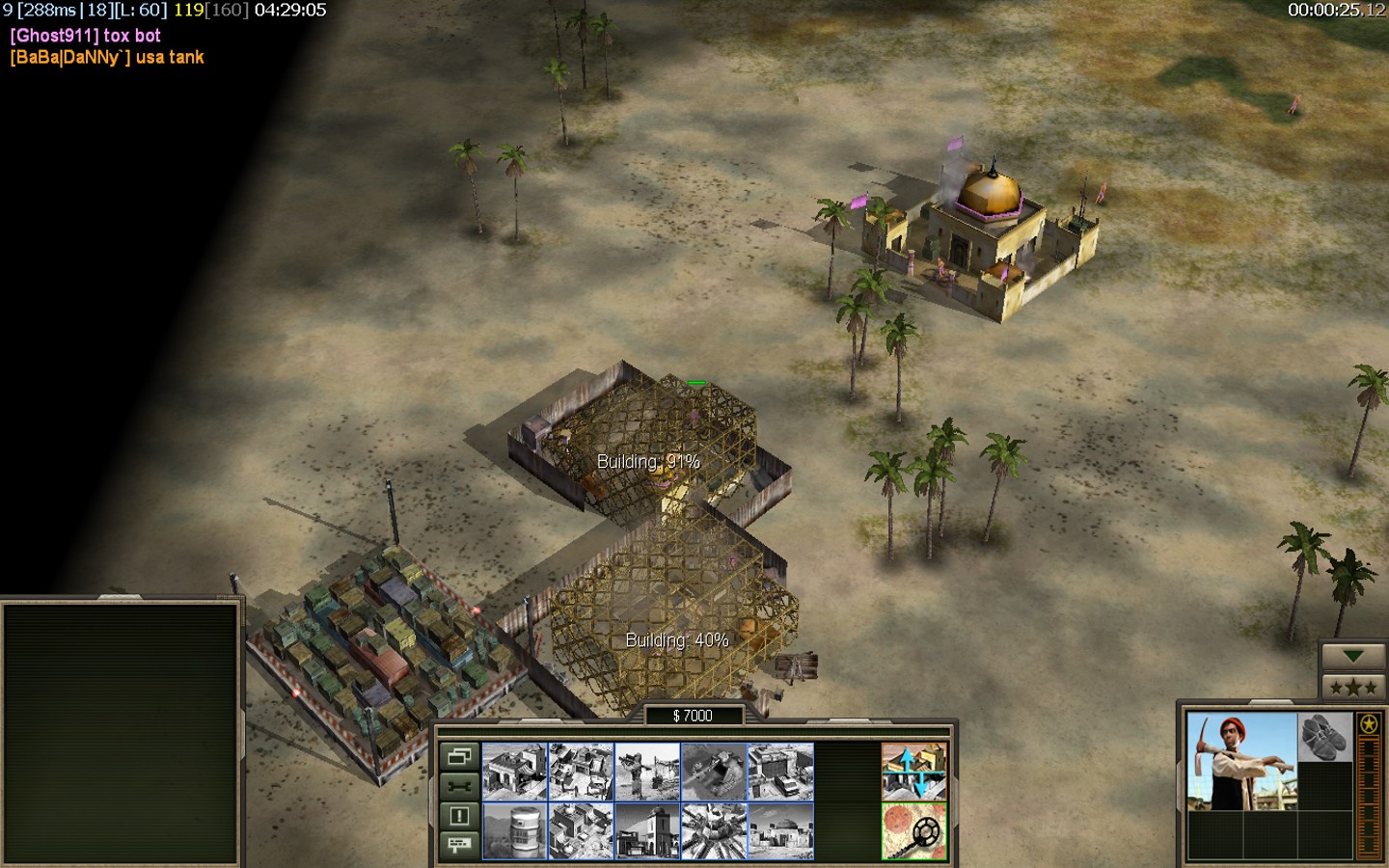Image resolution: width=1389 pixels, height=868 pixels.
Task: Activate the mine detector command icon
Action: click(x=913, y=830)
